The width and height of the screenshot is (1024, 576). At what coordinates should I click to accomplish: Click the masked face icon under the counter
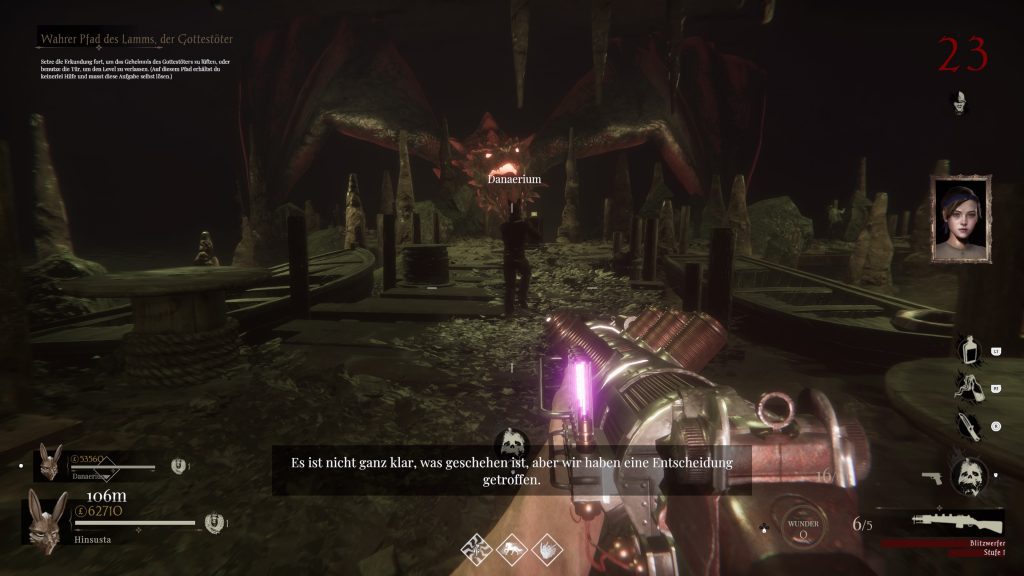click(960, 101)
